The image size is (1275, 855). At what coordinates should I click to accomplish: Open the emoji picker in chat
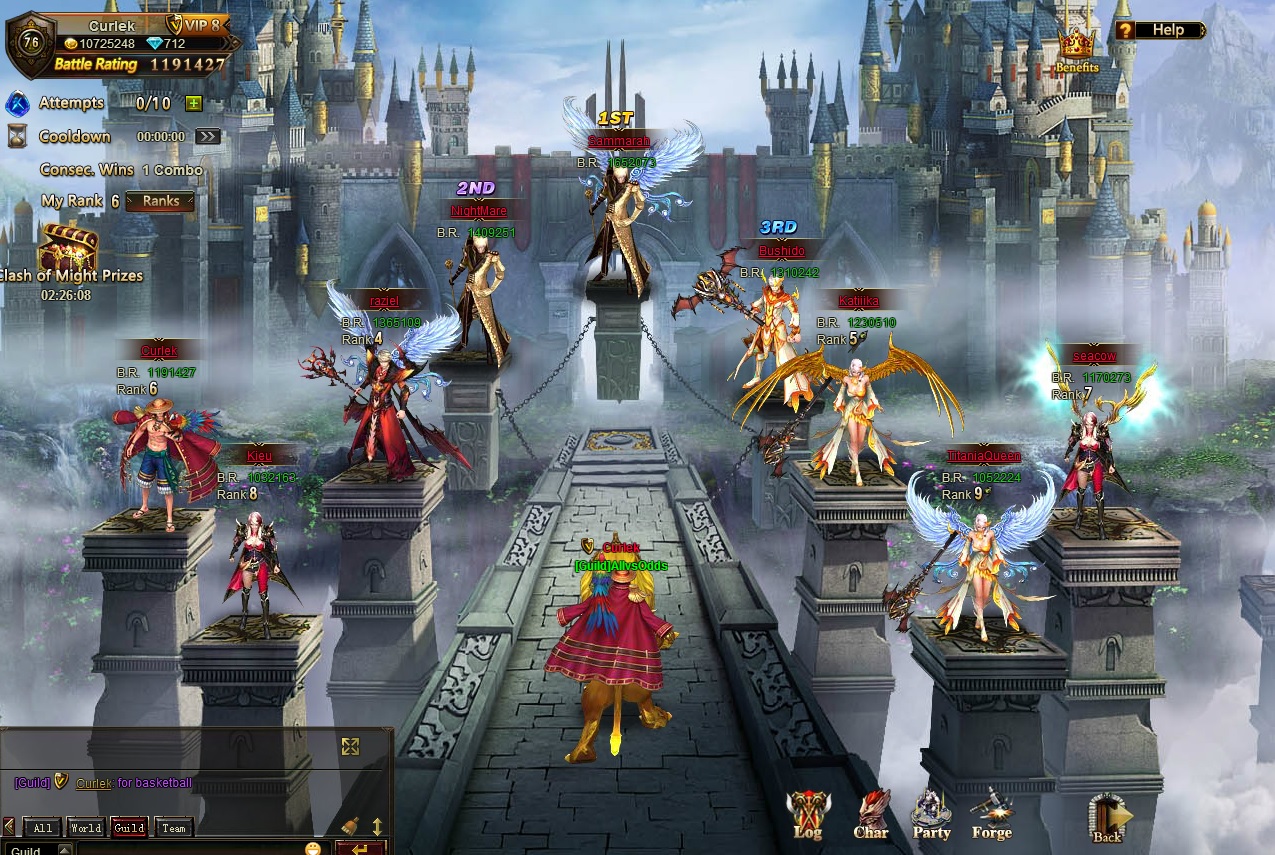coord(313,849)
